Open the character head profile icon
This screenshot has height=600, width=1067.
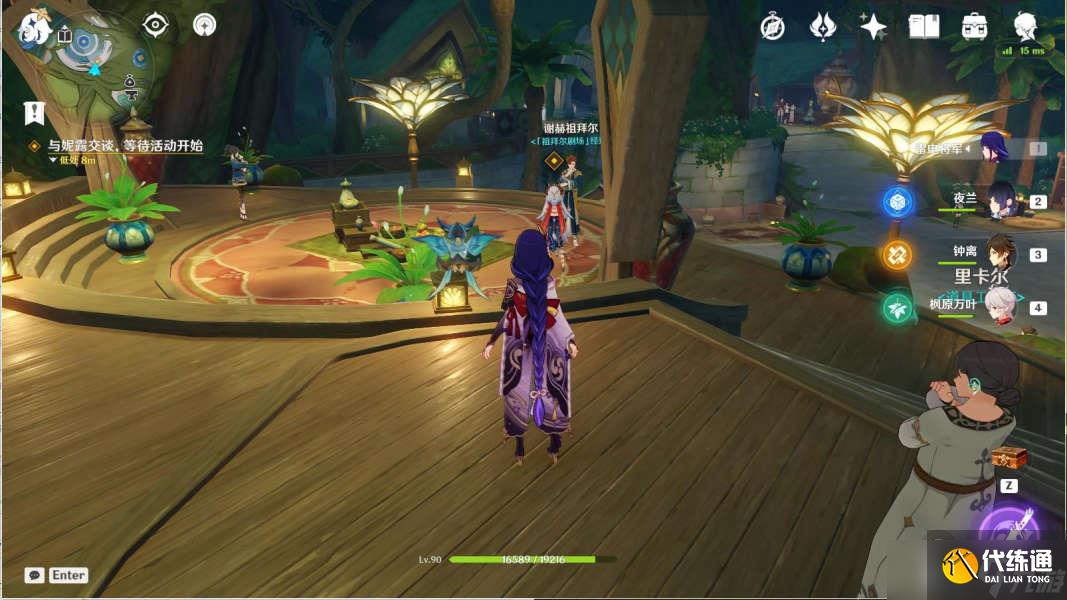click(1025, 27)
